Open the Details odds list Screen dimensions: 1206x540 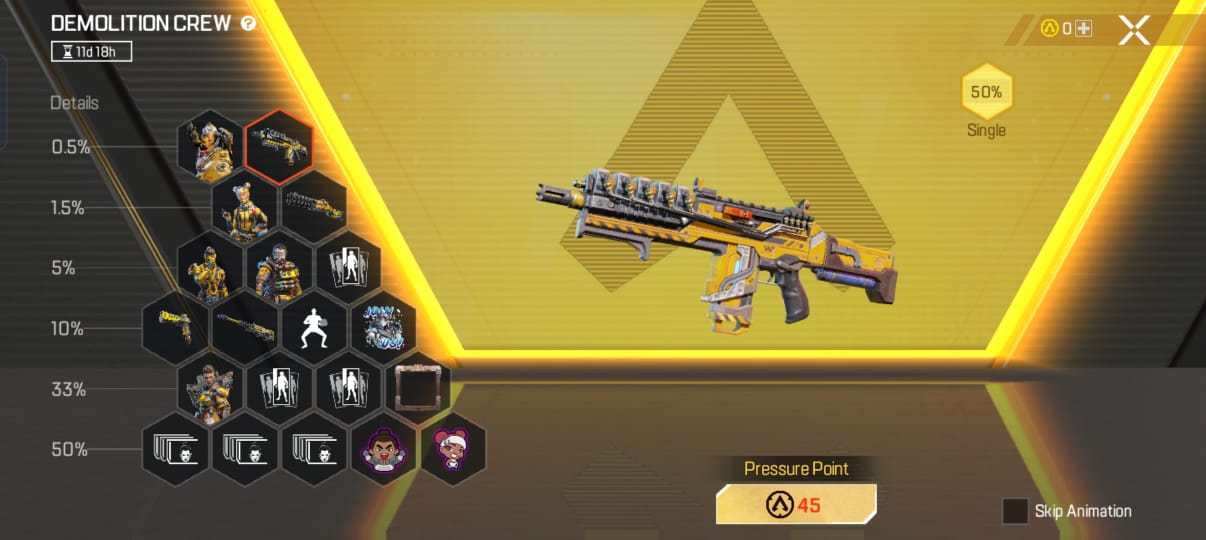(x=75, y=103)
